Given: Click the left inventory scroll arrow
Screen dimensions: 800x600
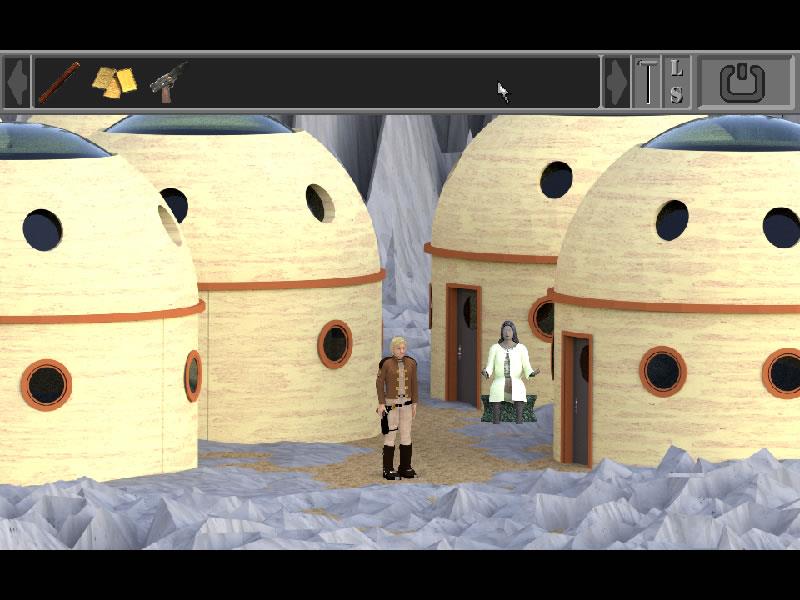Looking at the screenshot, I should click(x=16, y=82).
